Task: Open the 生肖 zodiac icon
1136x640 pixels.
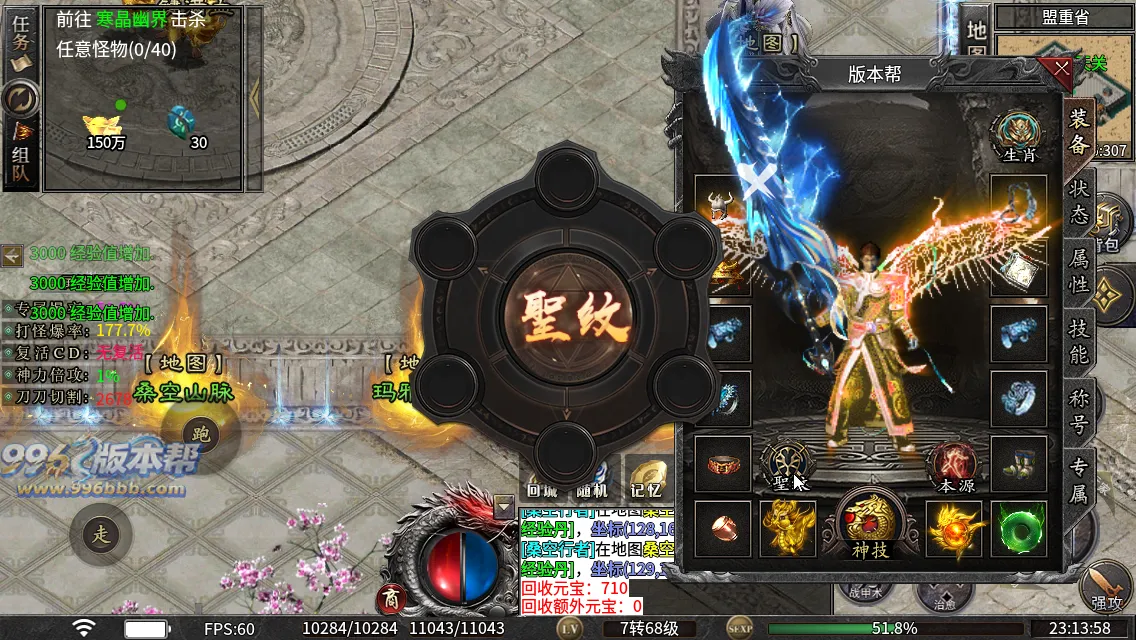Action: pos(1019,137)
